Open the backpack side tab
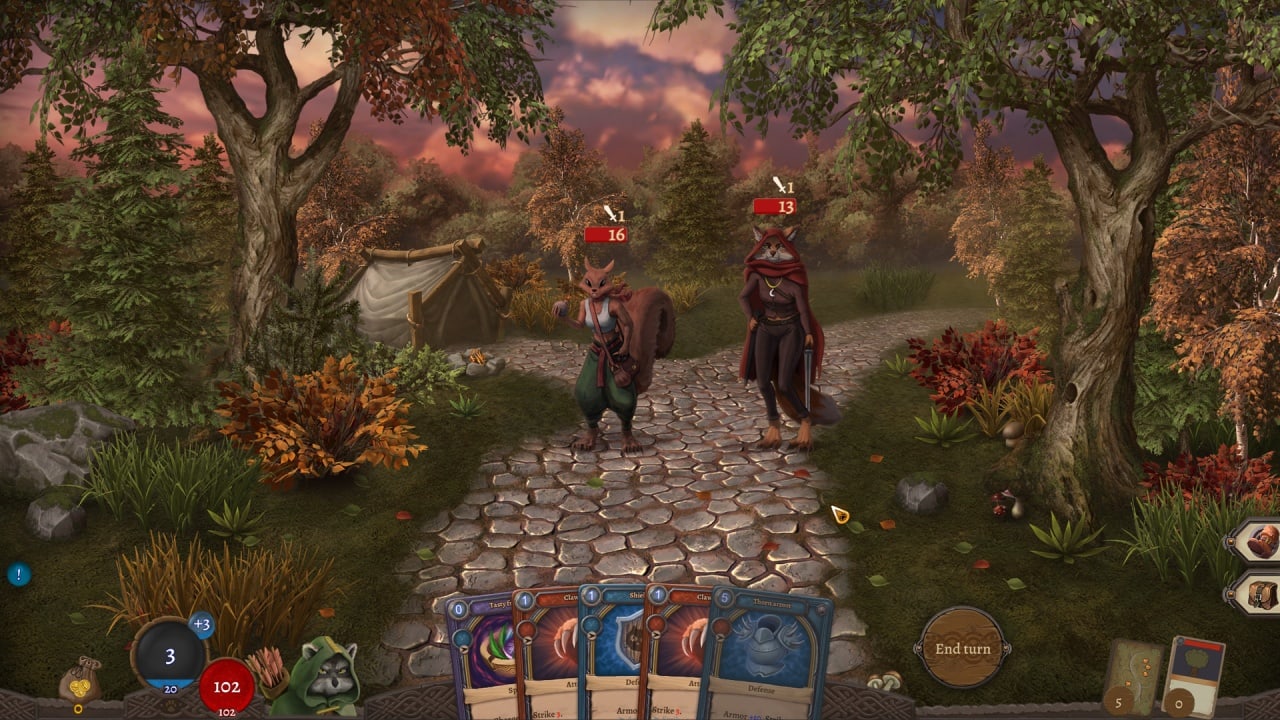Screen dimensions: 1280x720 coord(1258,593)
